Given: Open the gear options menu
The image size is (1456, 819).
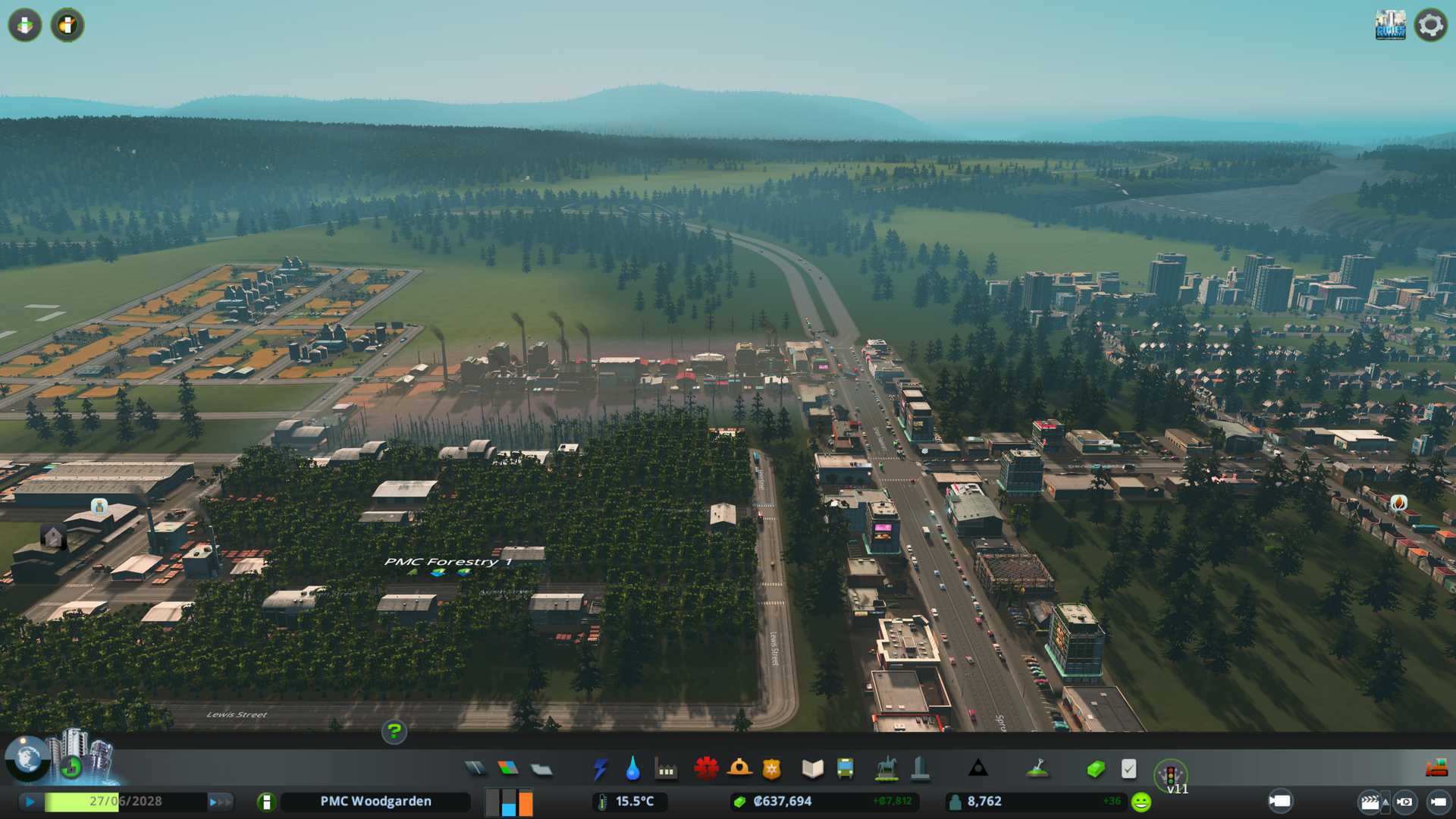Looking at the screenshot, I should click(x=1430, y=25).
